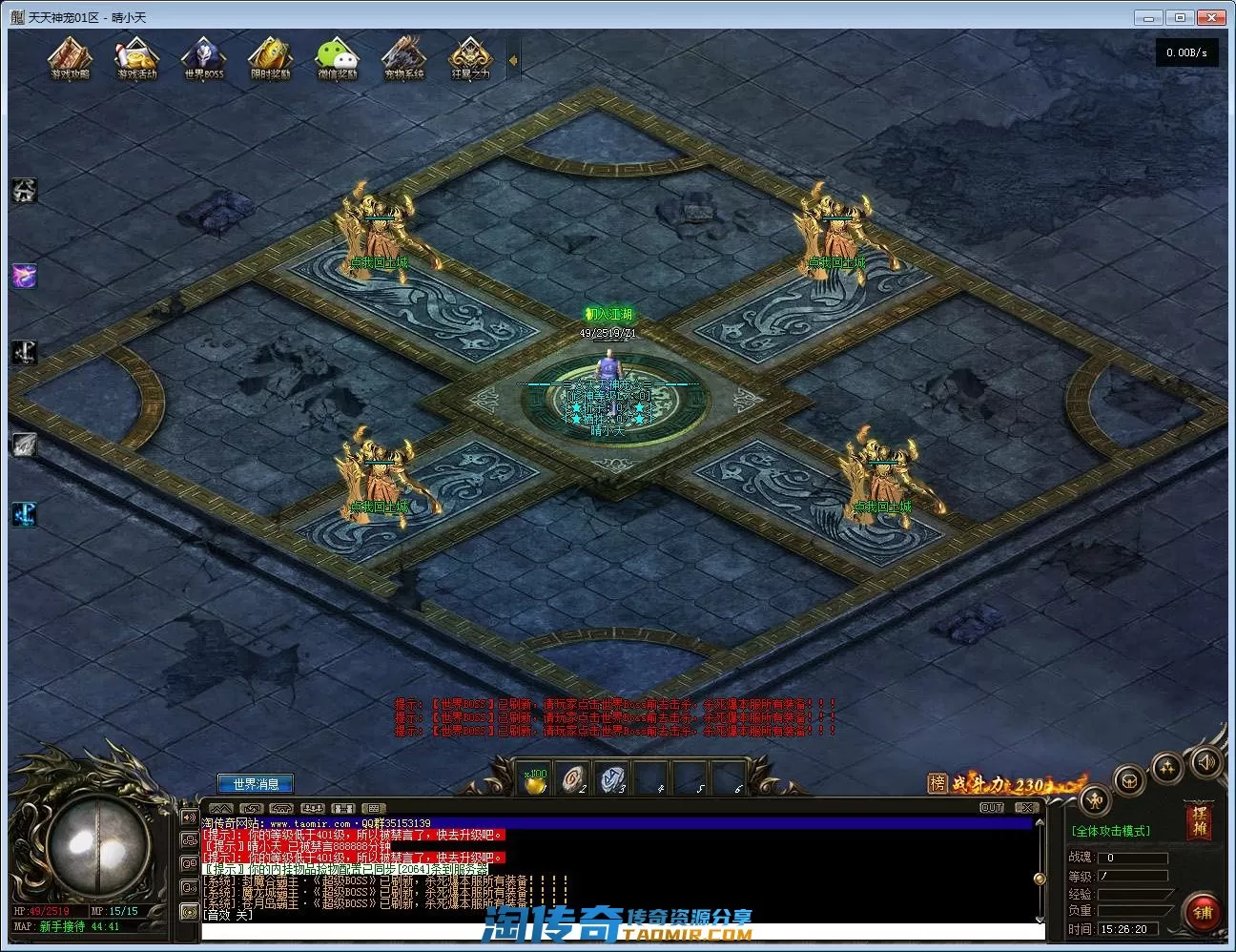This screenshot has height=952, width=1236.
Task: Open the 游戏活动 events menu
Action: click(x=136, y=57)
